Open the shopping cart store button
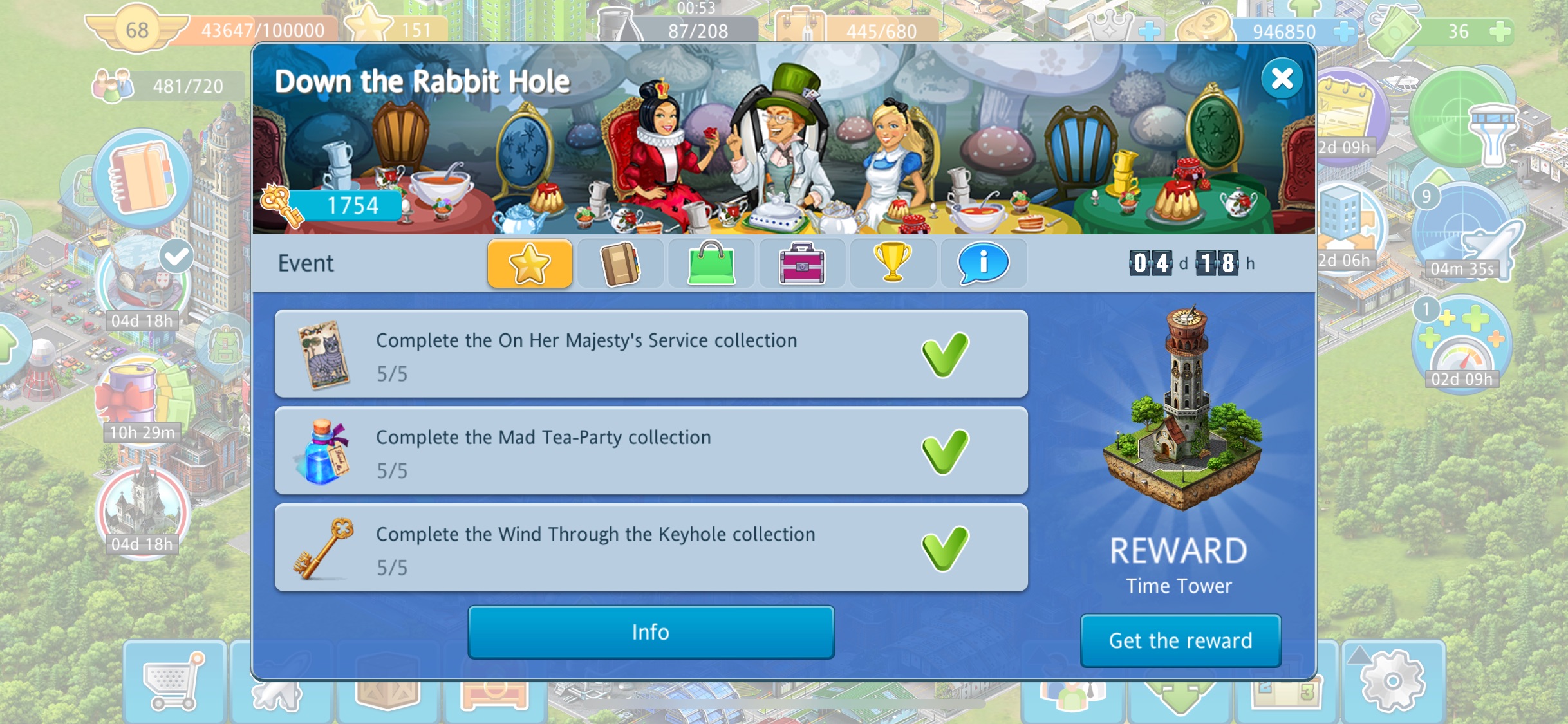Image resolution: width=1568 pixels, height=724 pixels. 173,682
